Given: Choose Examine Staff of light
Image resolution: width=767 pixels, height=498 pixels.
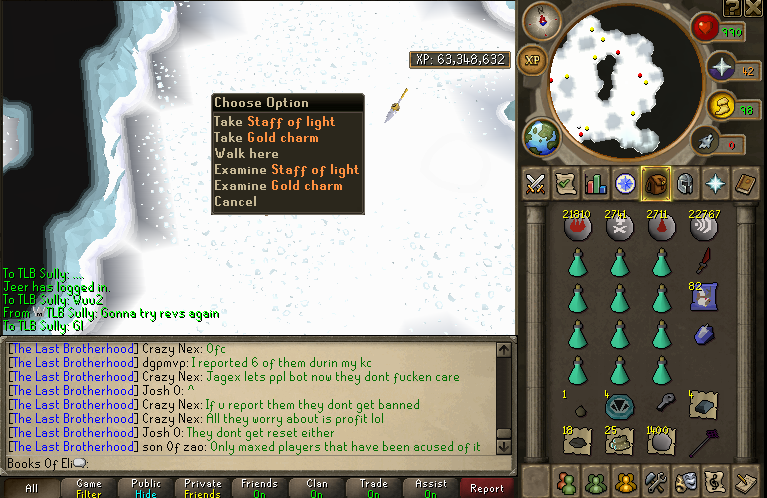Looking at the screenshot, I should [x=286, y=169].
